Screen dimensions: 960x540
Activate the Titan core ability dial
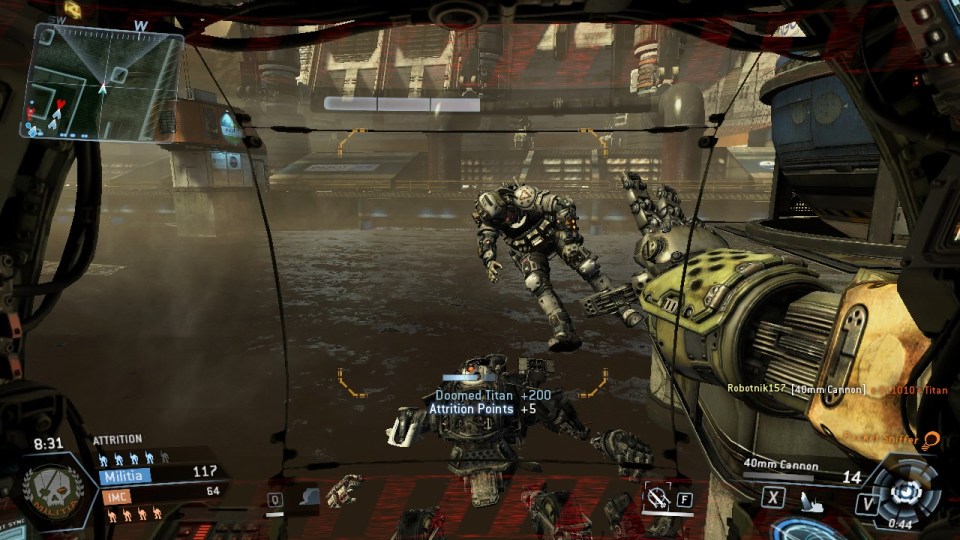(x=905, y=490)
